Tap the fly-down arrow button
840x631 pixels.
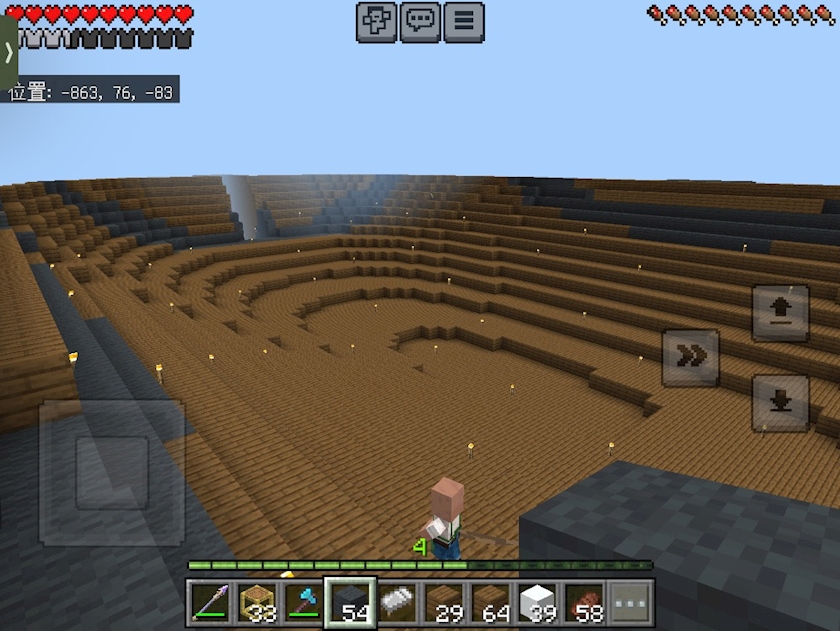pos(780,403)
